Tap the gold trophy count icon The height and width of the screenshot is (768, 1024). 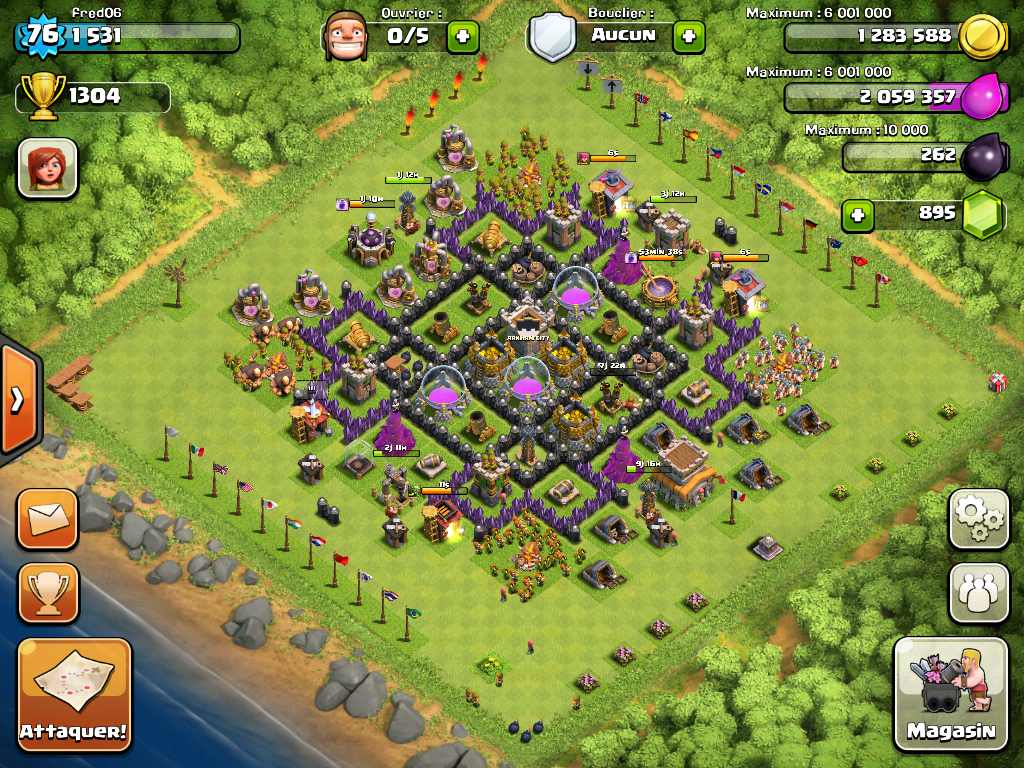(44, 97)
